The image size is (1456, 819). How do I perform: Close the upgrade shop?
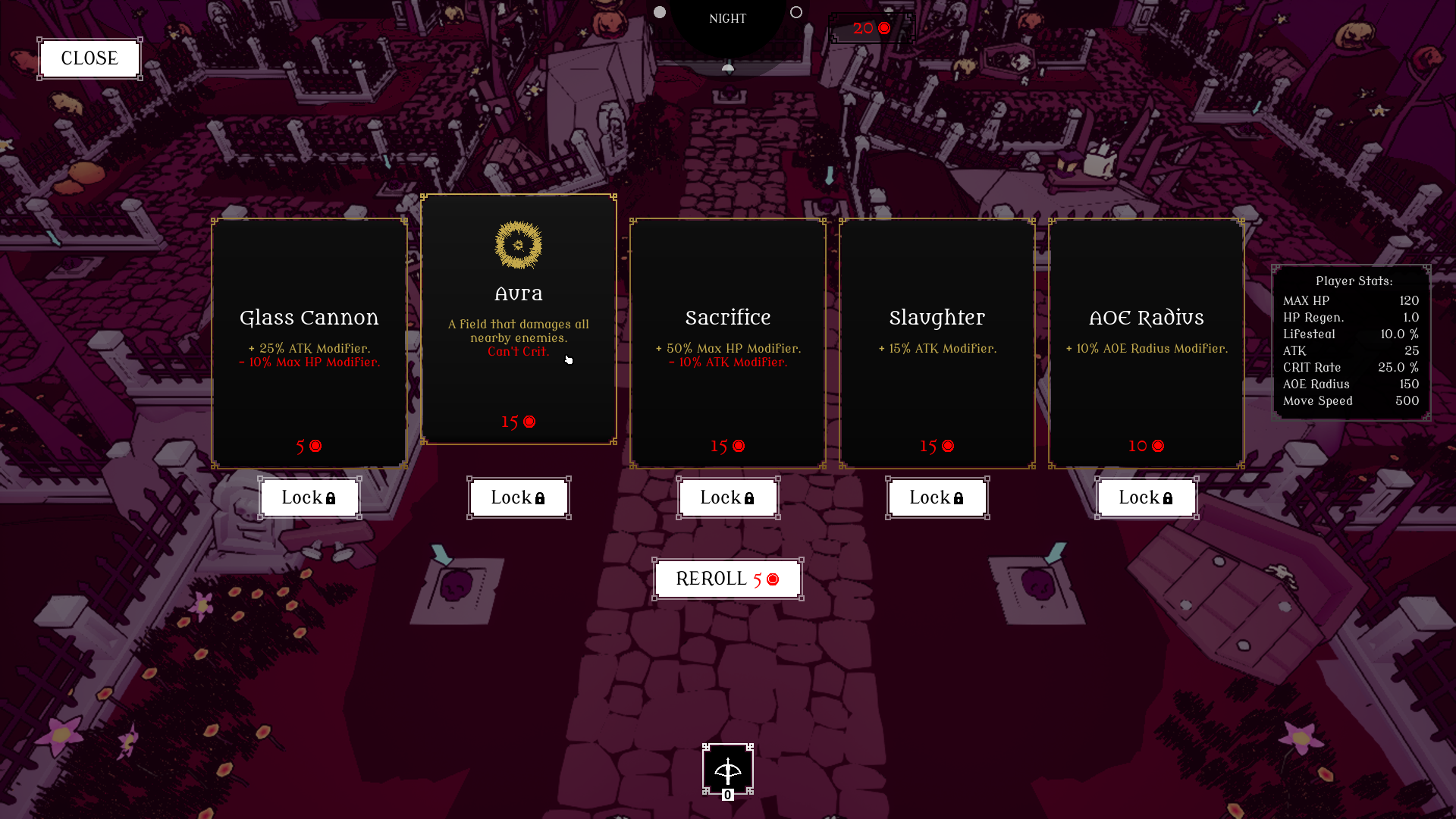[x=89, y=58]
